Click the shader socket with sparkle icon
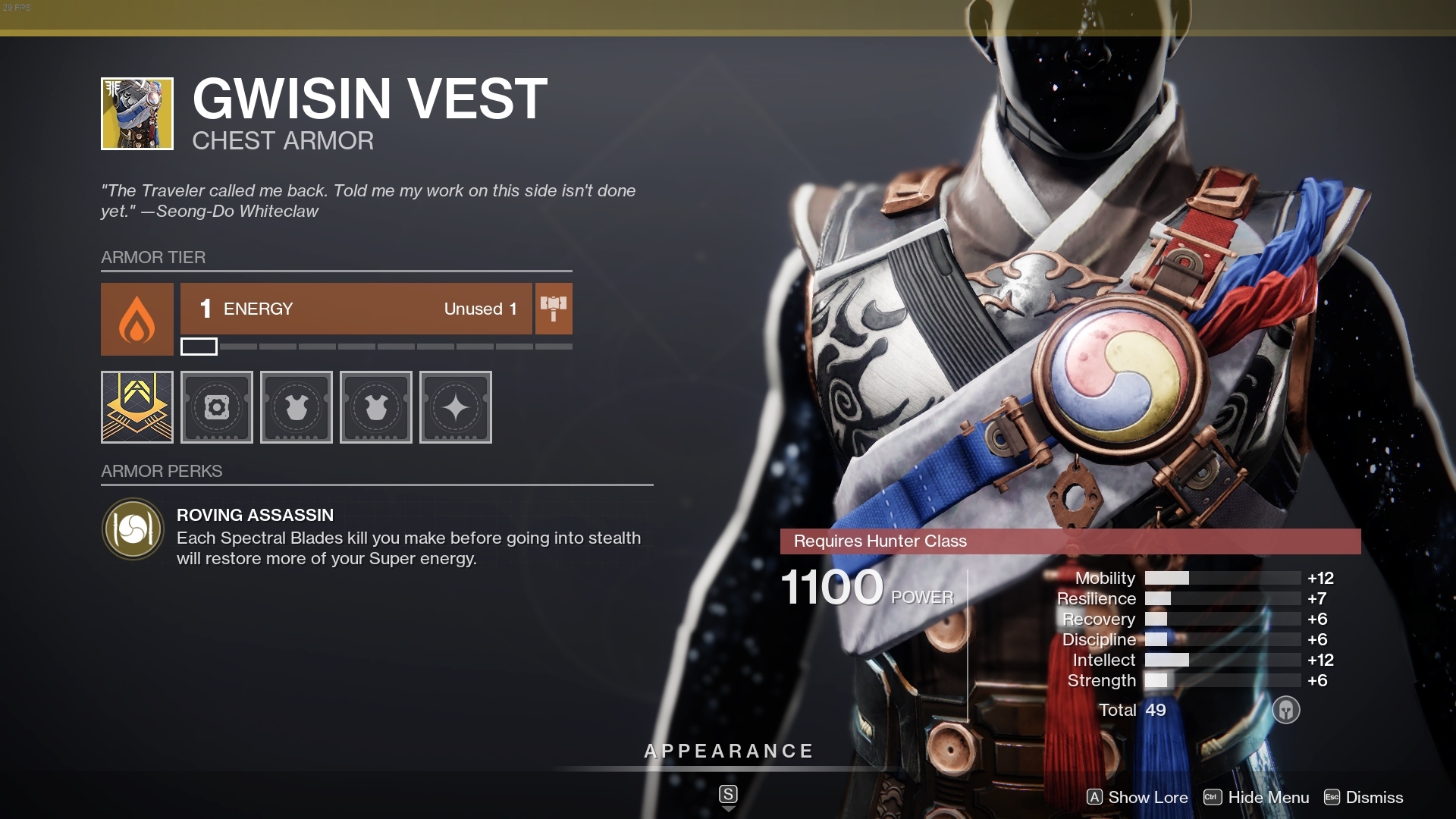The image size is (1456, 819). coord(455,407)
